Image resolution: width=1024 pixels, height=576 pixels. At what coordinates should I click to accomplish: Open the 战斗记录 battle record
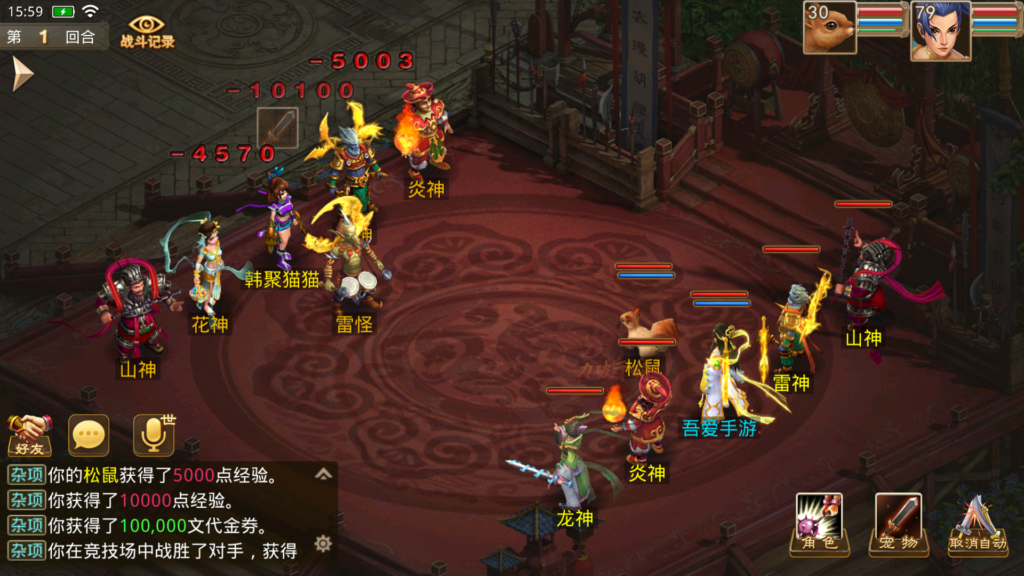[x=147, y=32]
